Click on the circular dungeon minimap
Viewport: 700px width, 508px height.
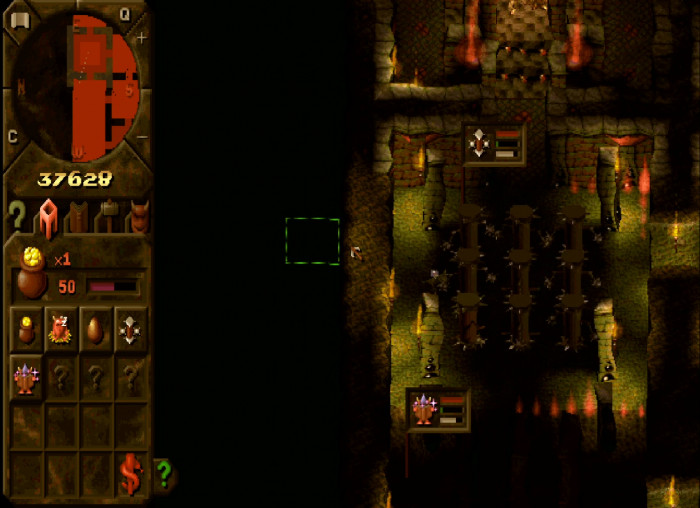click(76, 87)
